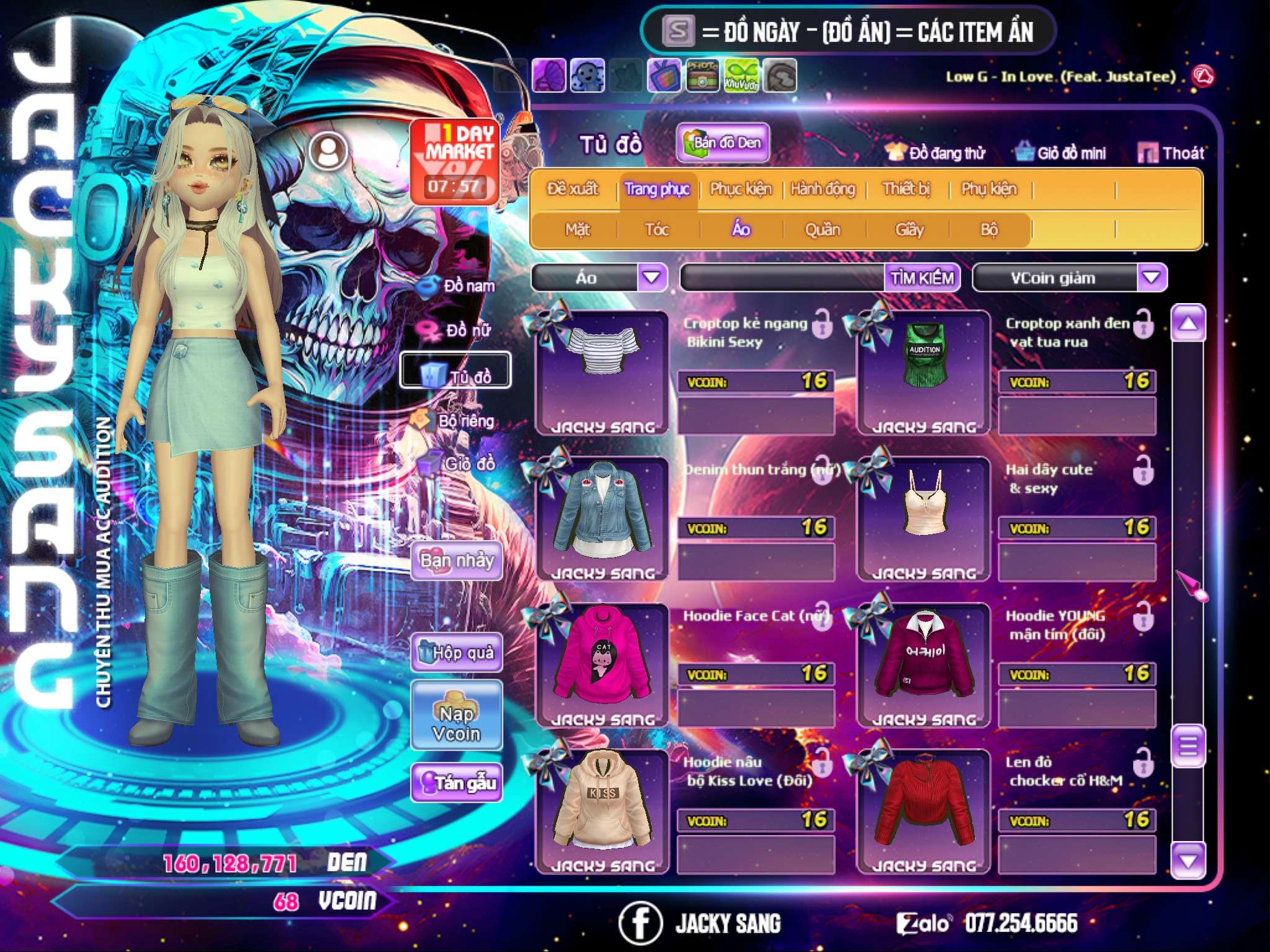The height and width of the screenshot is (952, 1270).
Task: Pick the denim jacket thumbnail
Action: pos(602,514)
